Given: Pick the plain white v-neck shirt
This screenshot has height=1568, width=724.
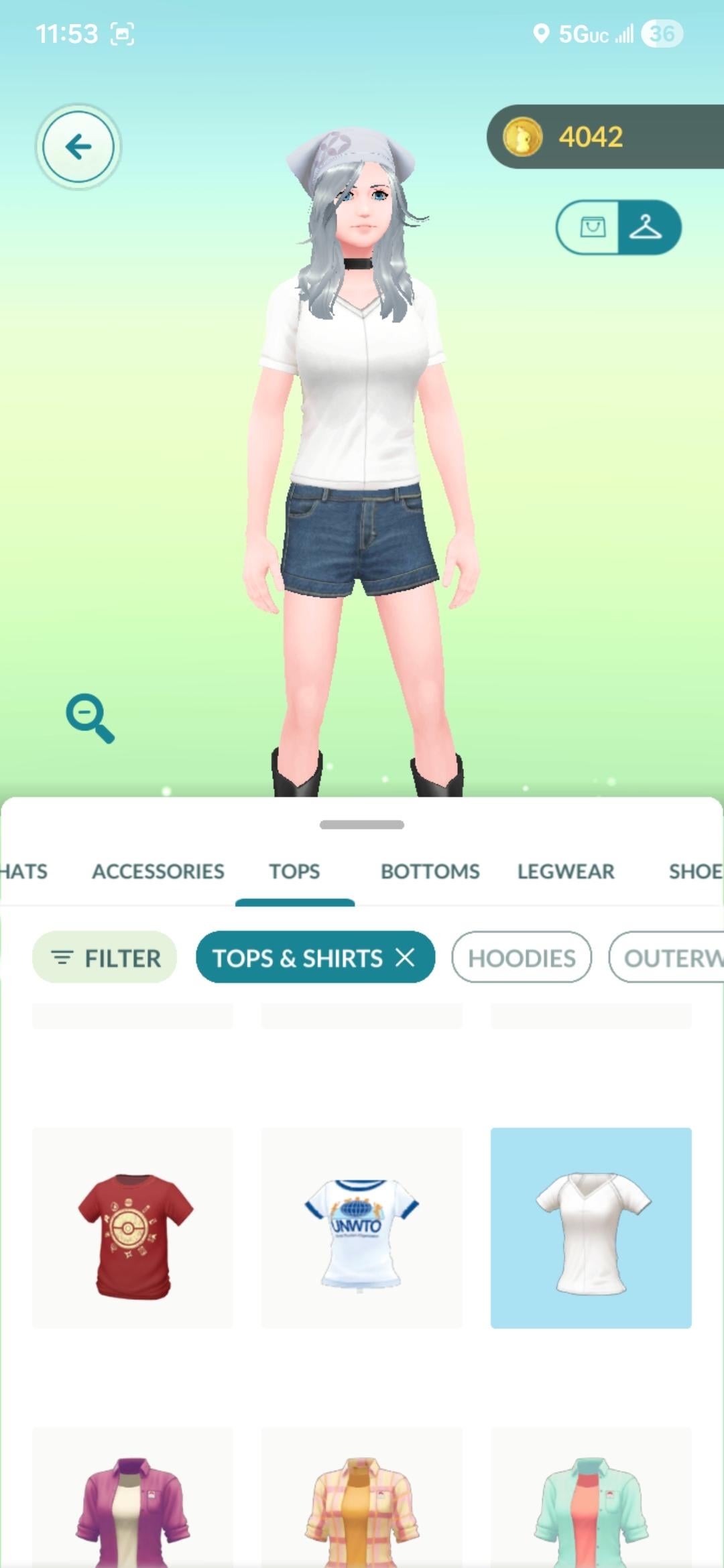Looking at the screenshot, I should tap(591, 1228).
